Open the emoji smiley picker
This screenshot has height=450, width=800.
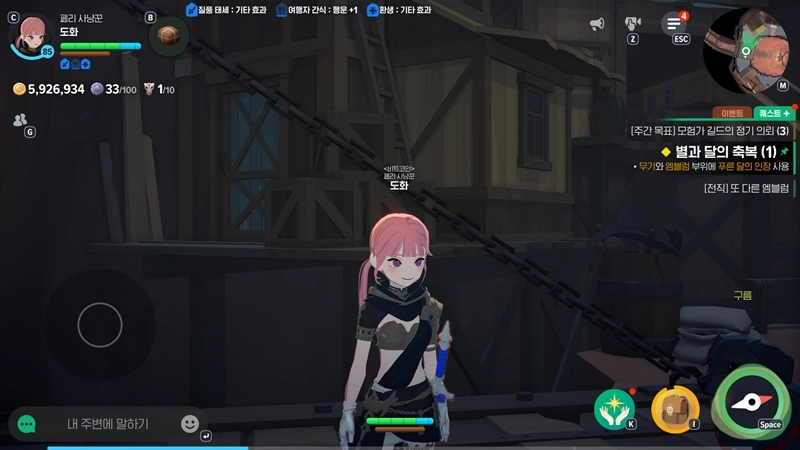click(x=190, y=424)
